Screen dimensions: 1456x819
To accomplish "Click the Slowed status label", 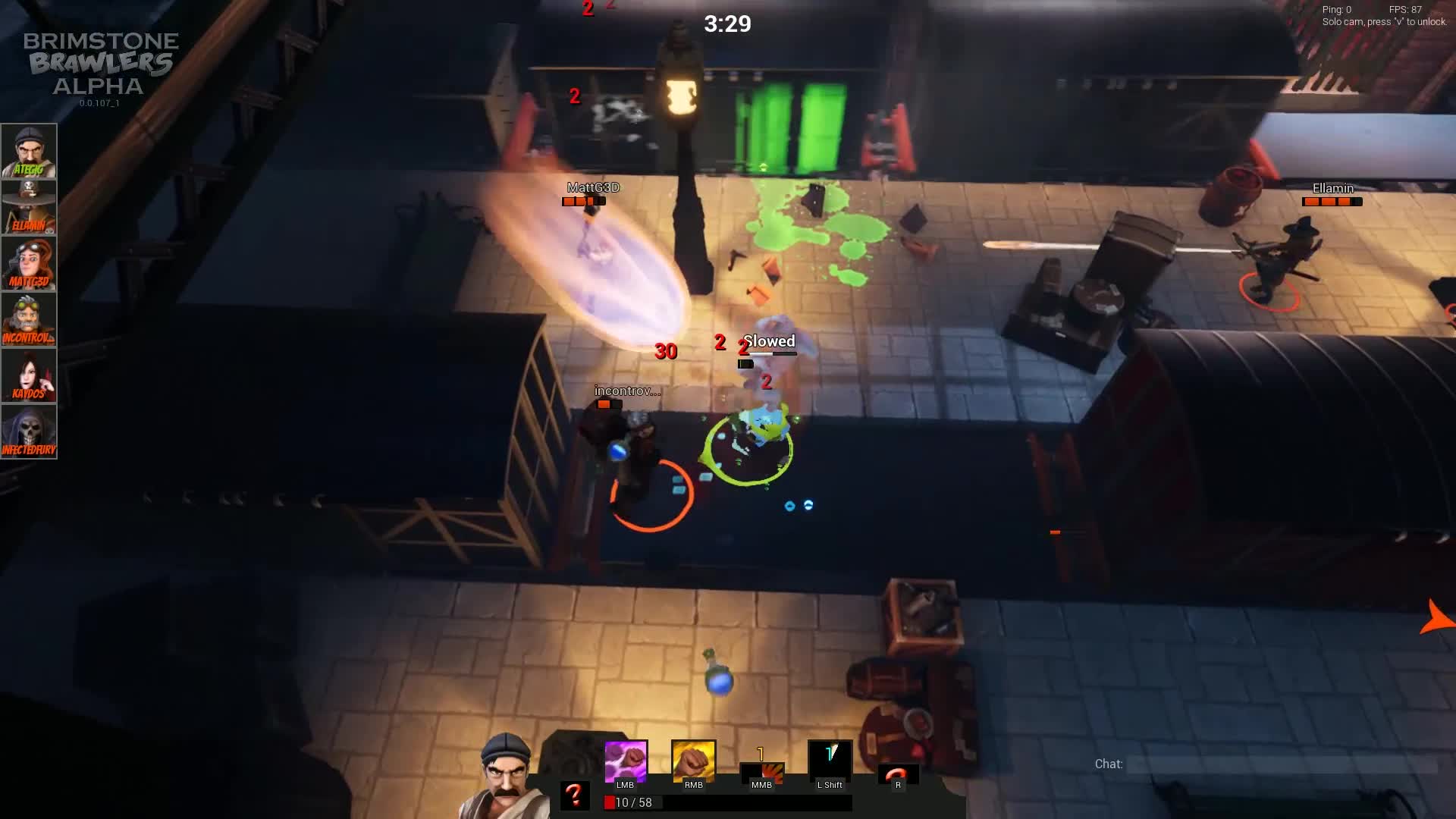I will coord(770,341).
